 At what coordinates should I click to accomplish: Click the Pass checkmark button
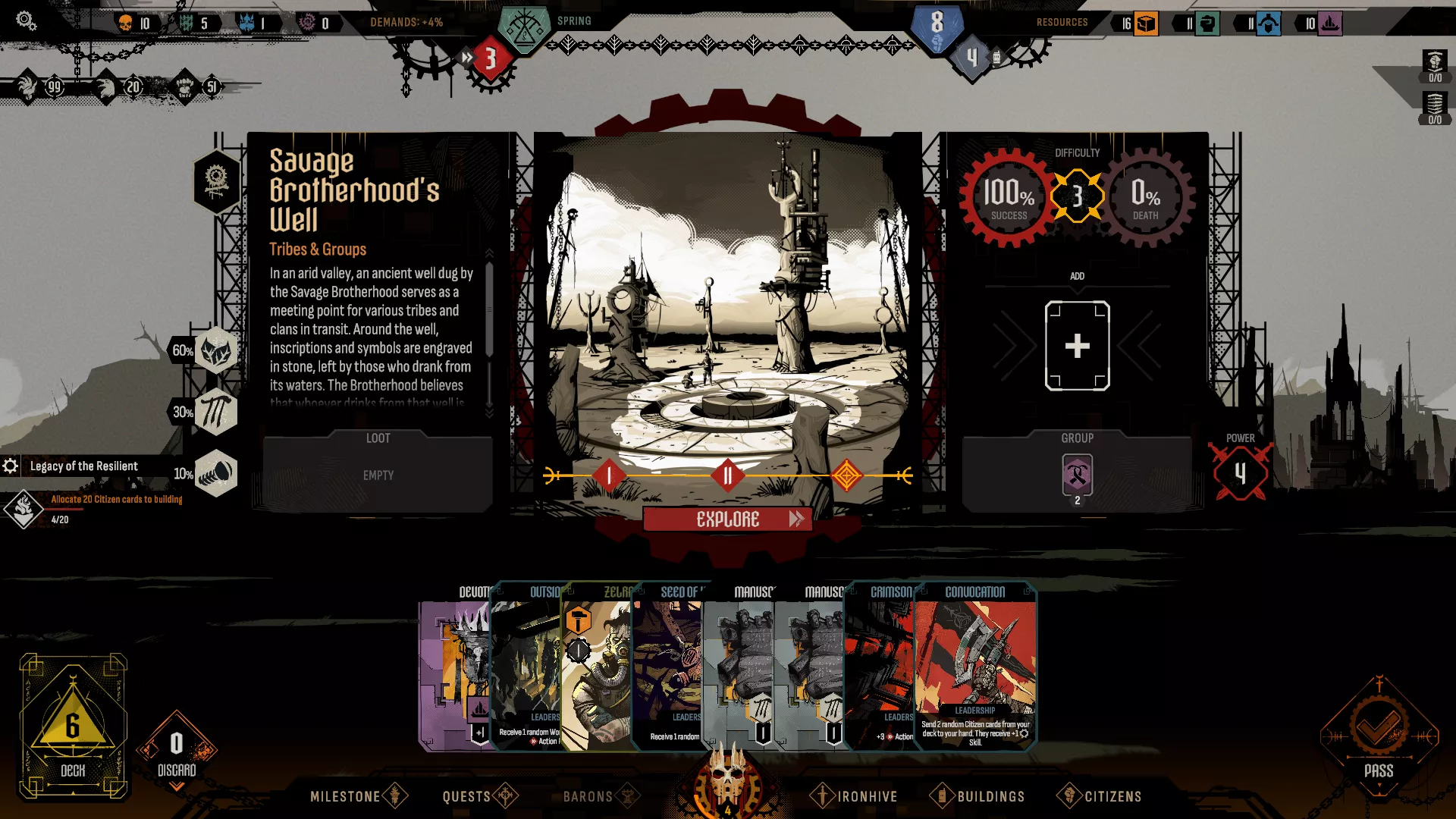(1379, 726)
